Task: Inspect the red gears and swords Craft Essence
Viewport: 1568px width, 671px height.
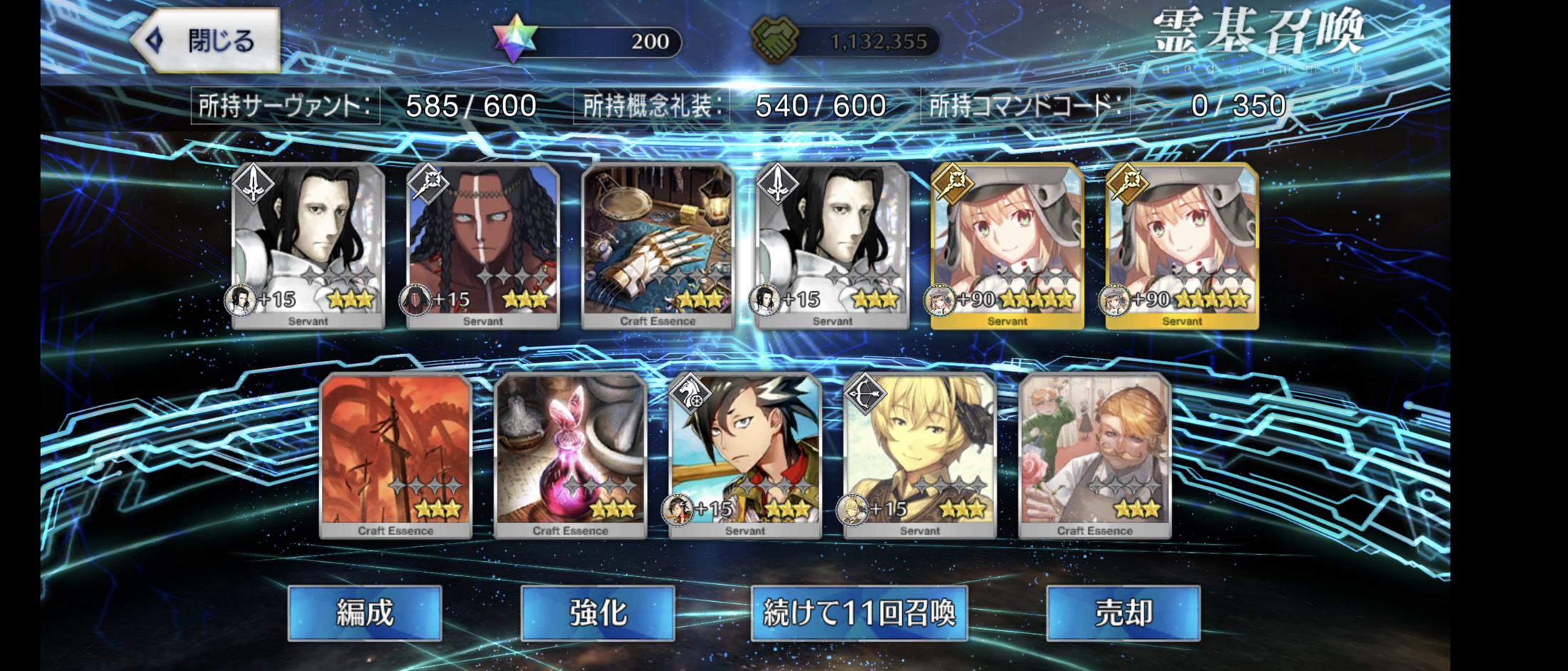Action: click(396, 455)
